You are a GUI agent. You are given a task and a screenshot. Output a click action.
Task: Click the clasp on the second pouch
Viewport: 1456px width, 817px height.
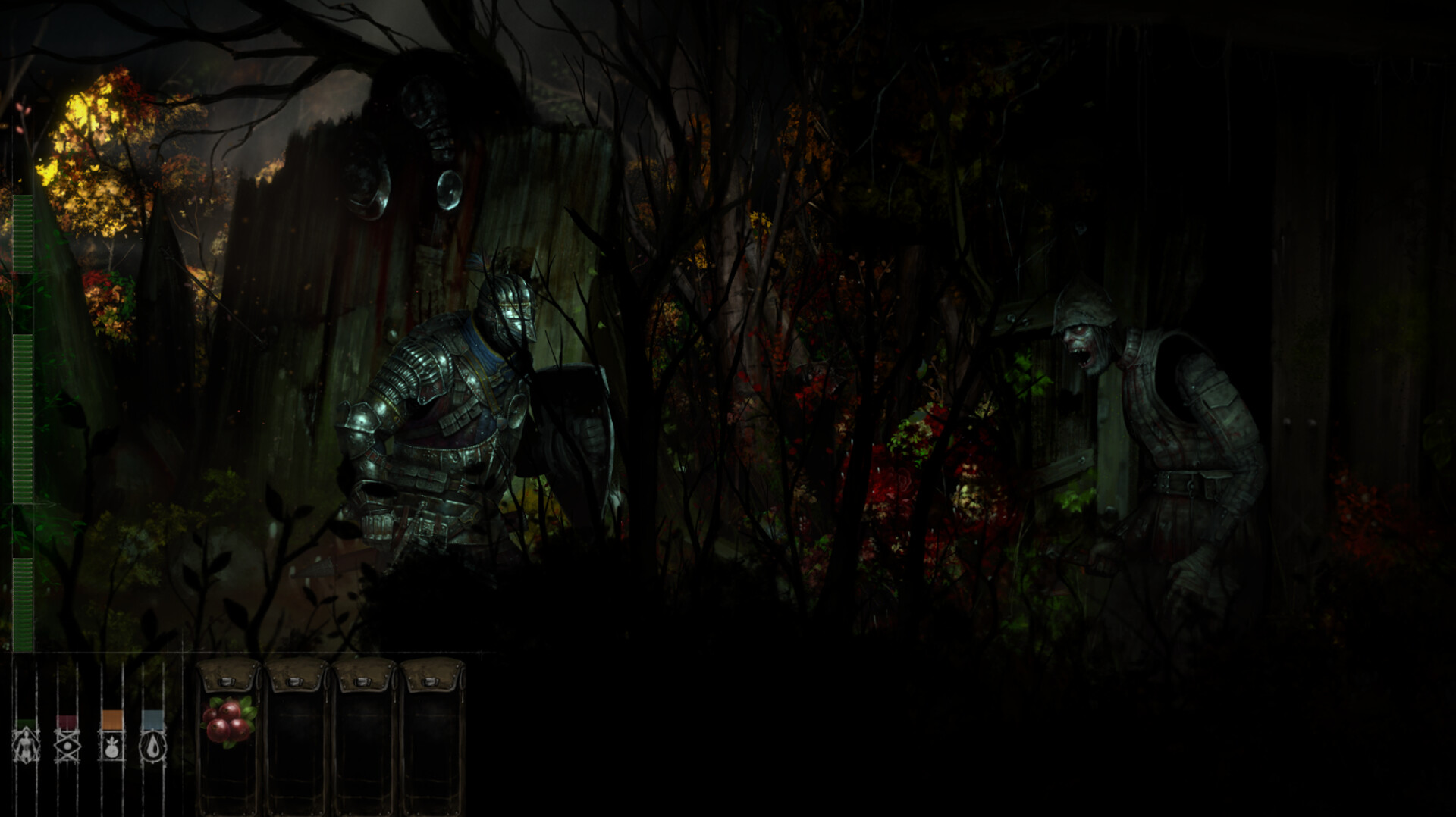pyautogui.click(x=294, y=681)
